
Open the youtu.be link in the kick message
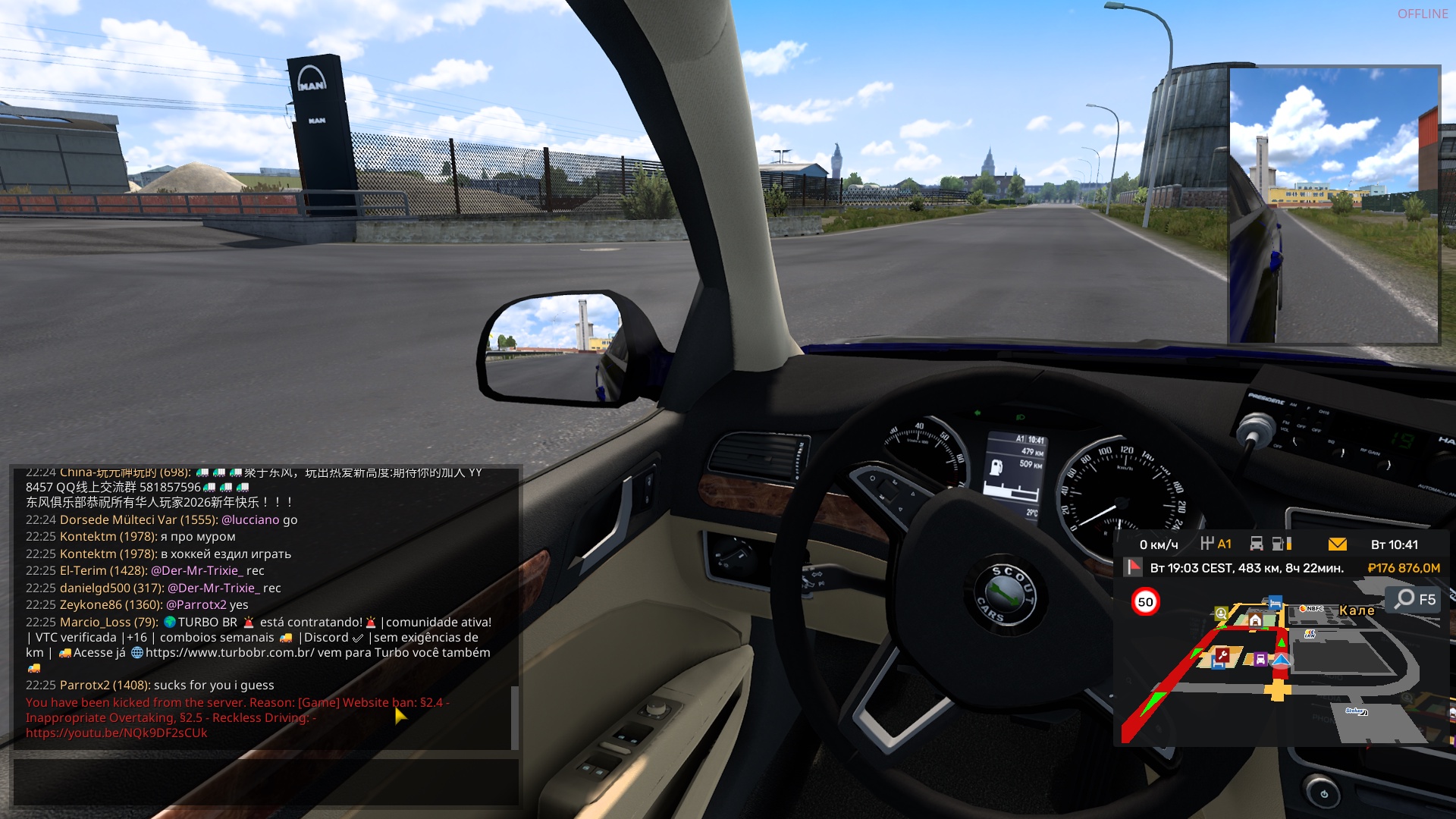(116, 733)
